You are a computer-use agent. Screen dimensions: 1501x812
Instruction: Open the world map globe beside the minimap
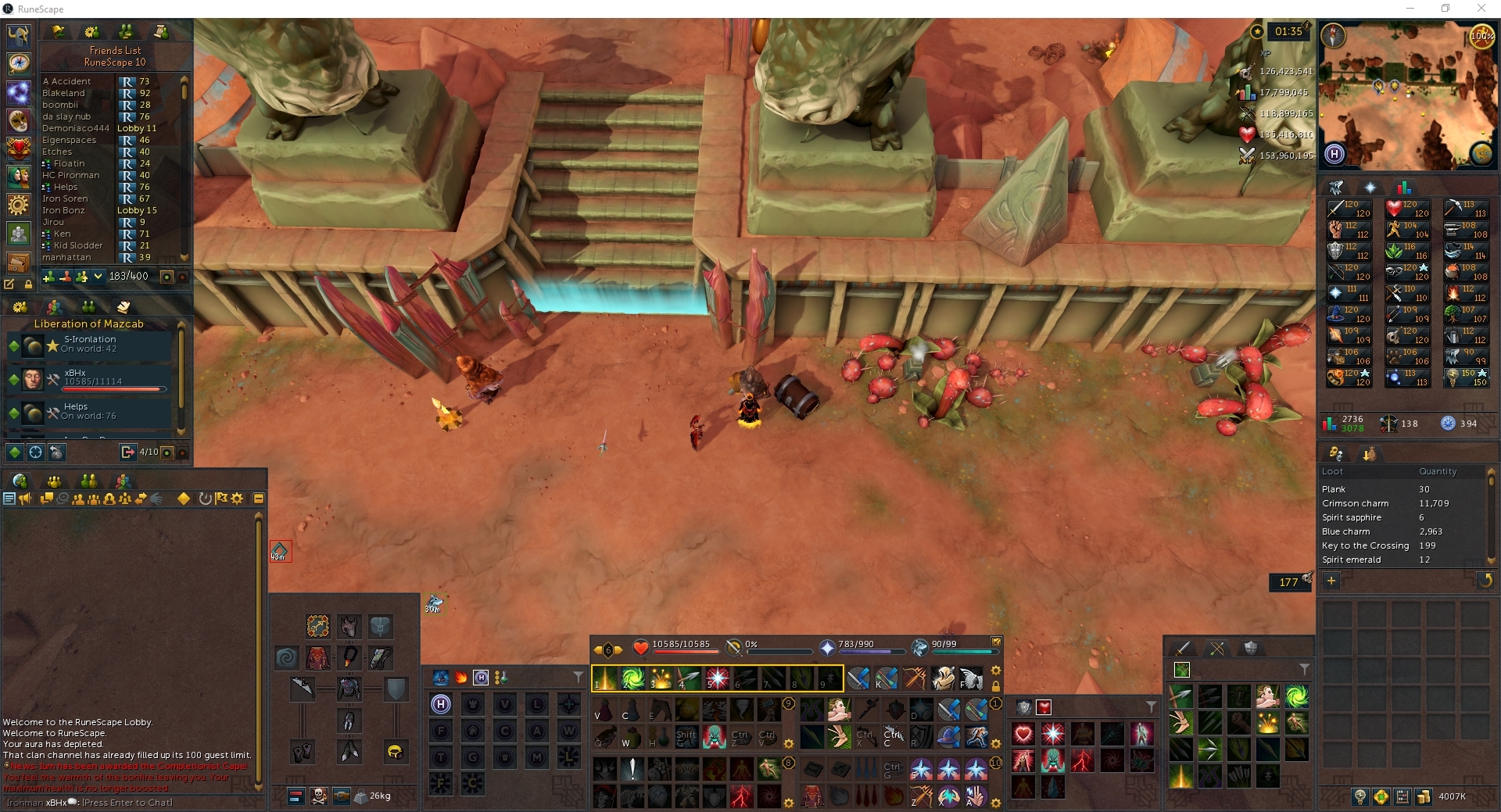(1482, 153)
